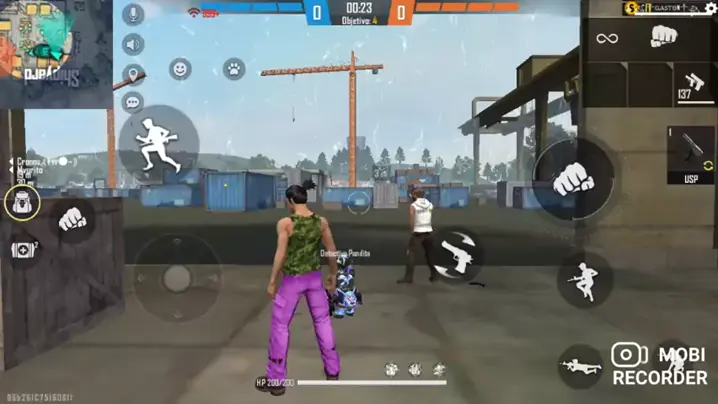Image resolution: width=718 pixels, height=404 pixels.
Task: Select the USP pistol weapon slot
Action: (690, 155)
